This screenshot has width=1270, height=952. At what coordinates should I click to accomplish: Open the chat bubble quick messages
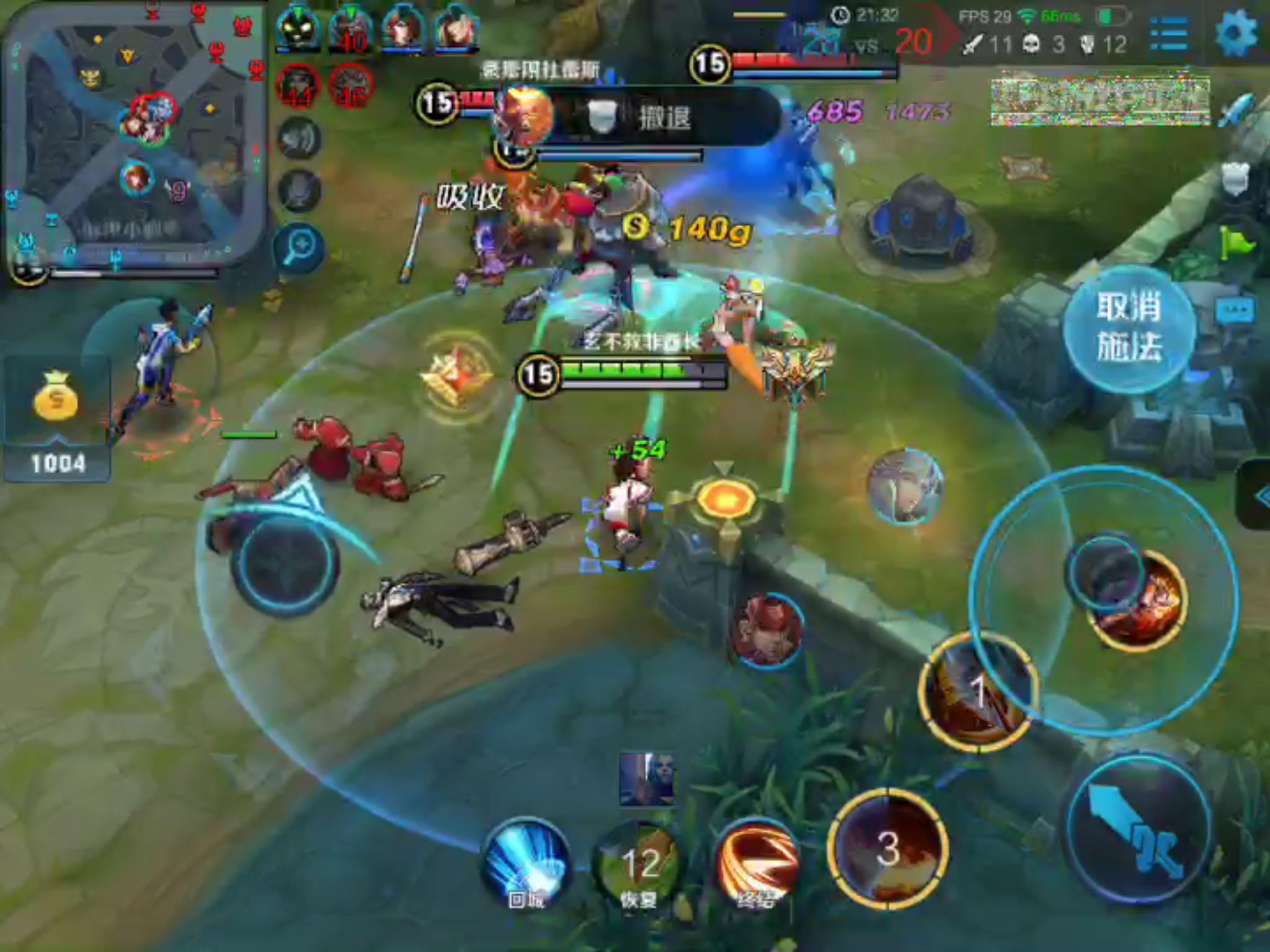[1234, 310]
